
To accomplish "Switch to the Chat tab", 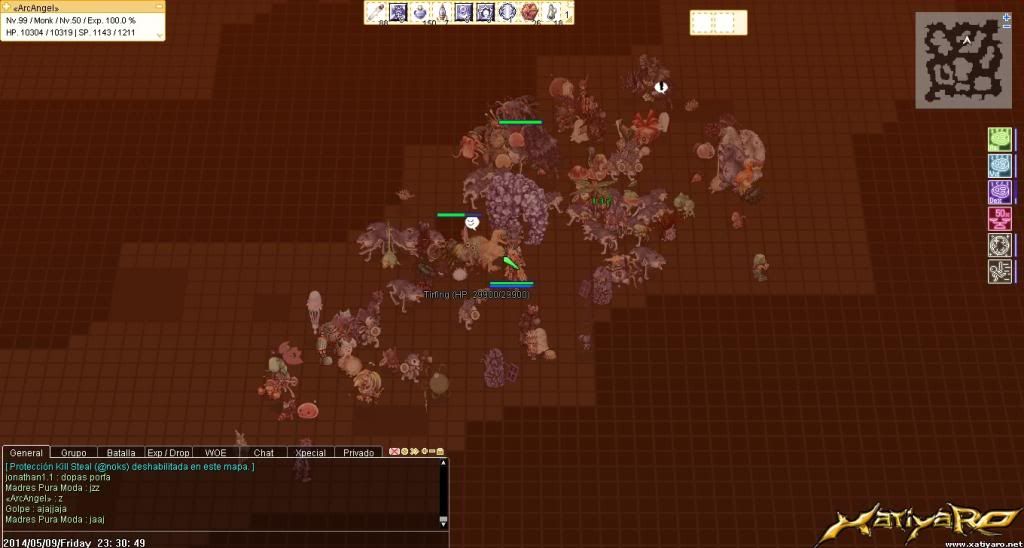I will tap(263, 453).
